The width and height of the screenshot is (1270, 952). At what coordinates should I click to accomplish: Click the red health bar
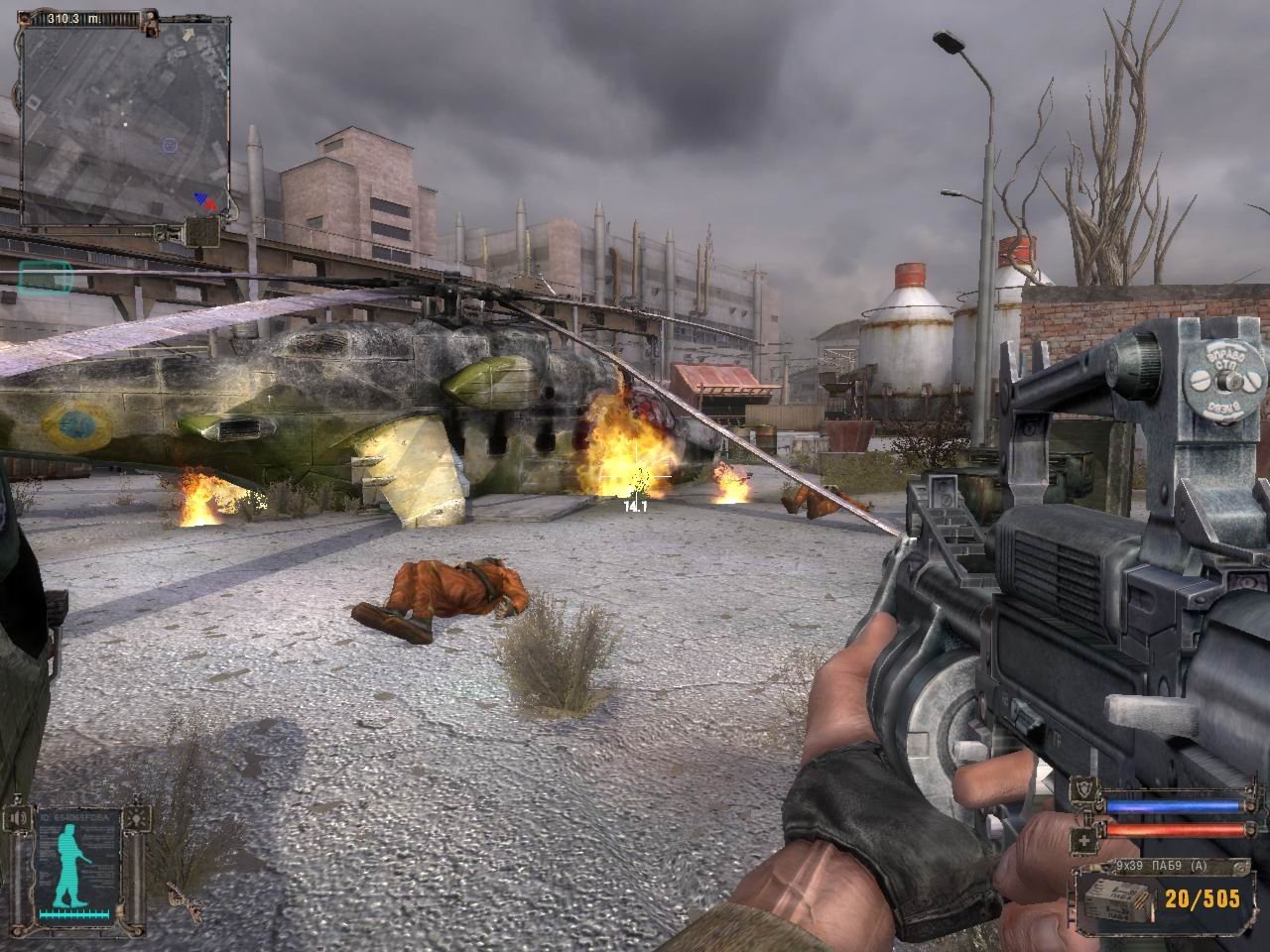1173,829
